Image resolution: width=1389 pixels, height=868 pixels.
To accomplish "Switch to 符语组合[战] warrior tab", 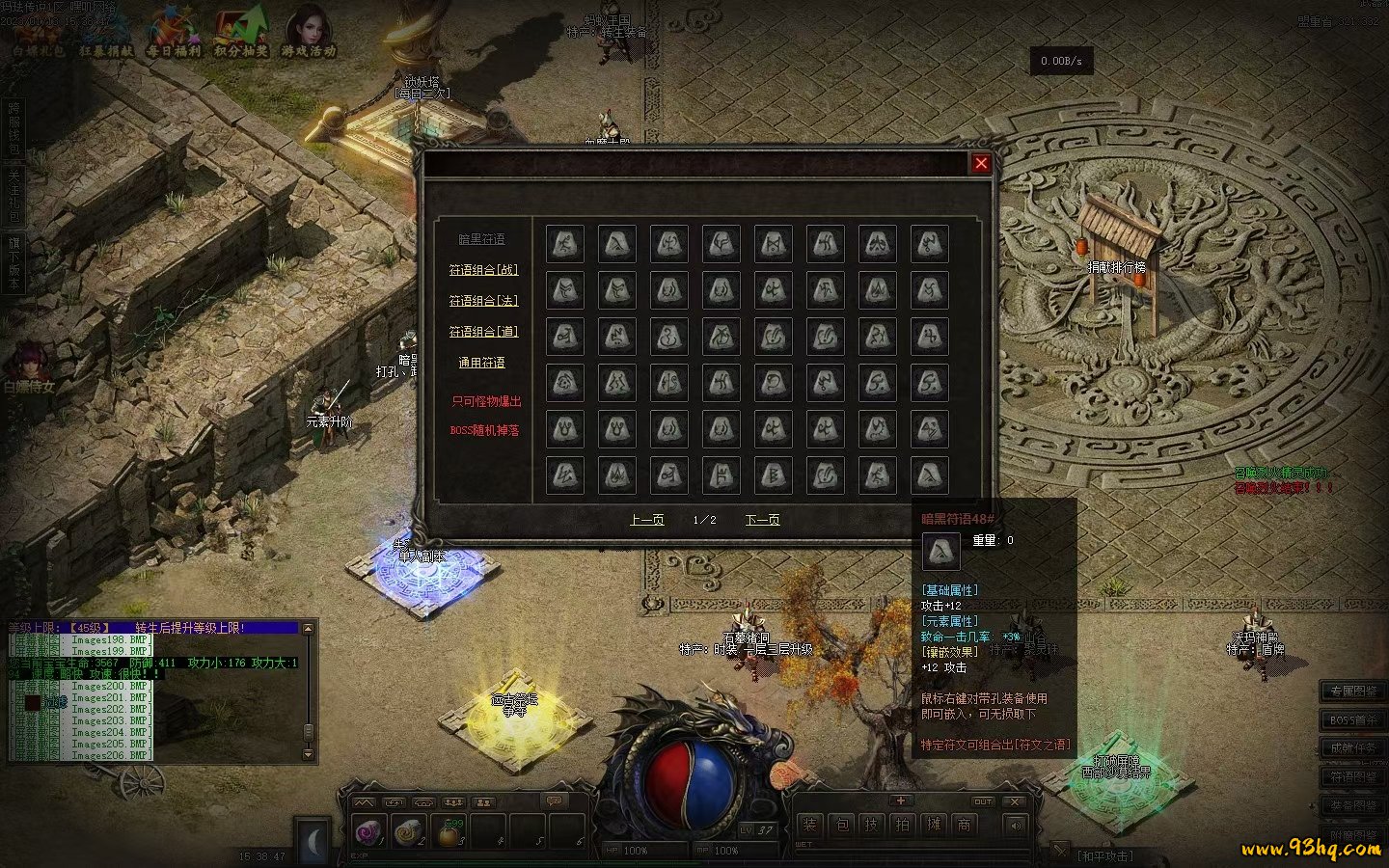I will [483, 270].
